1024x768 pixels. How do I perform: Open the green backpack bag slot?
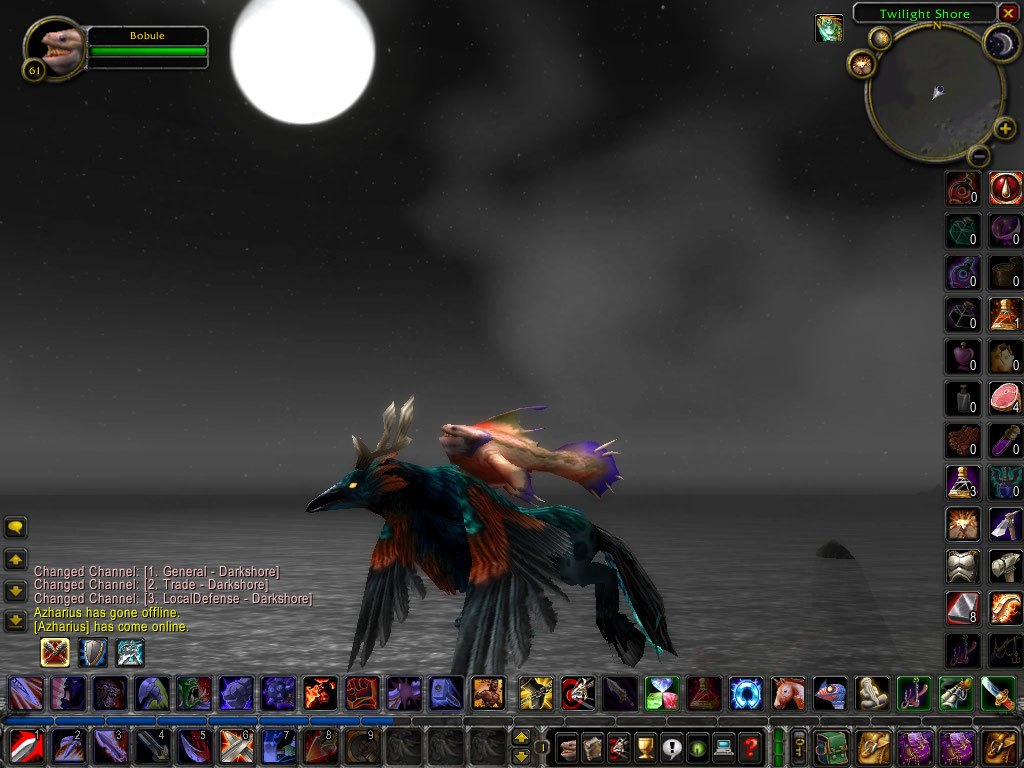(831, 746)
